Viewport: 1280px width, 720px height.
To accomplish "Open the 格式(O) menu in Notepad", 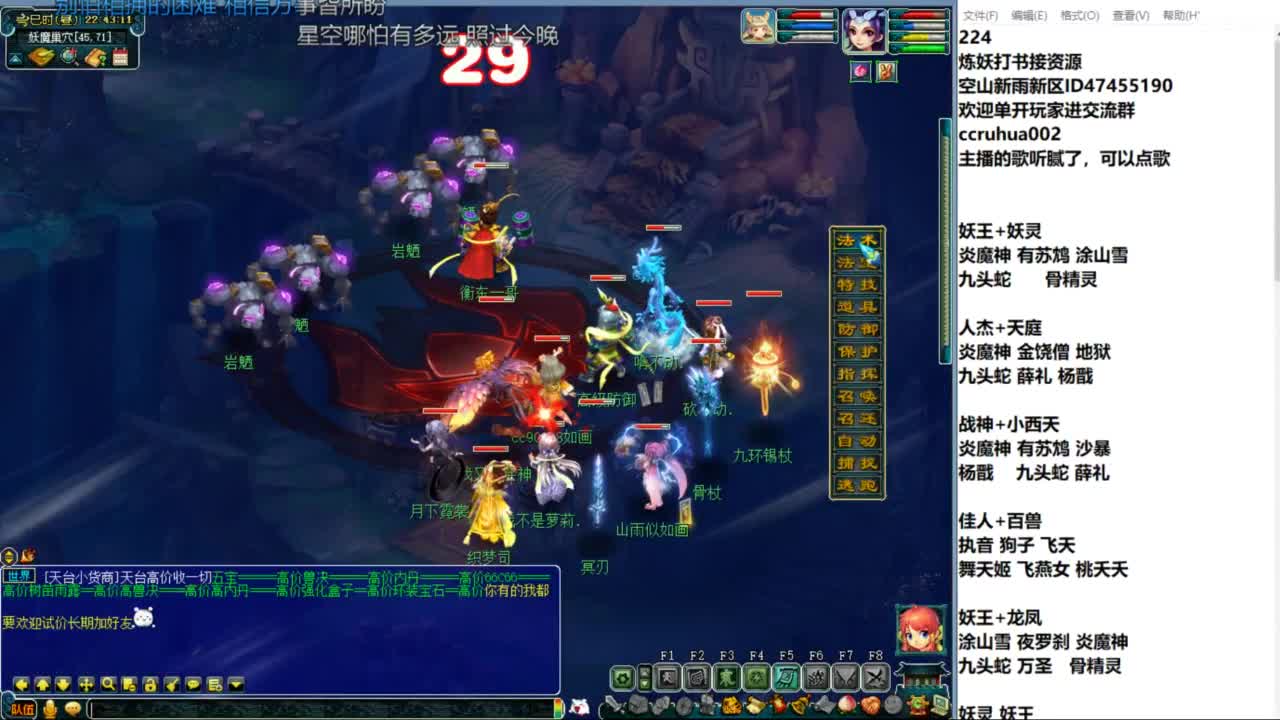I will (x=1078, y=15).
